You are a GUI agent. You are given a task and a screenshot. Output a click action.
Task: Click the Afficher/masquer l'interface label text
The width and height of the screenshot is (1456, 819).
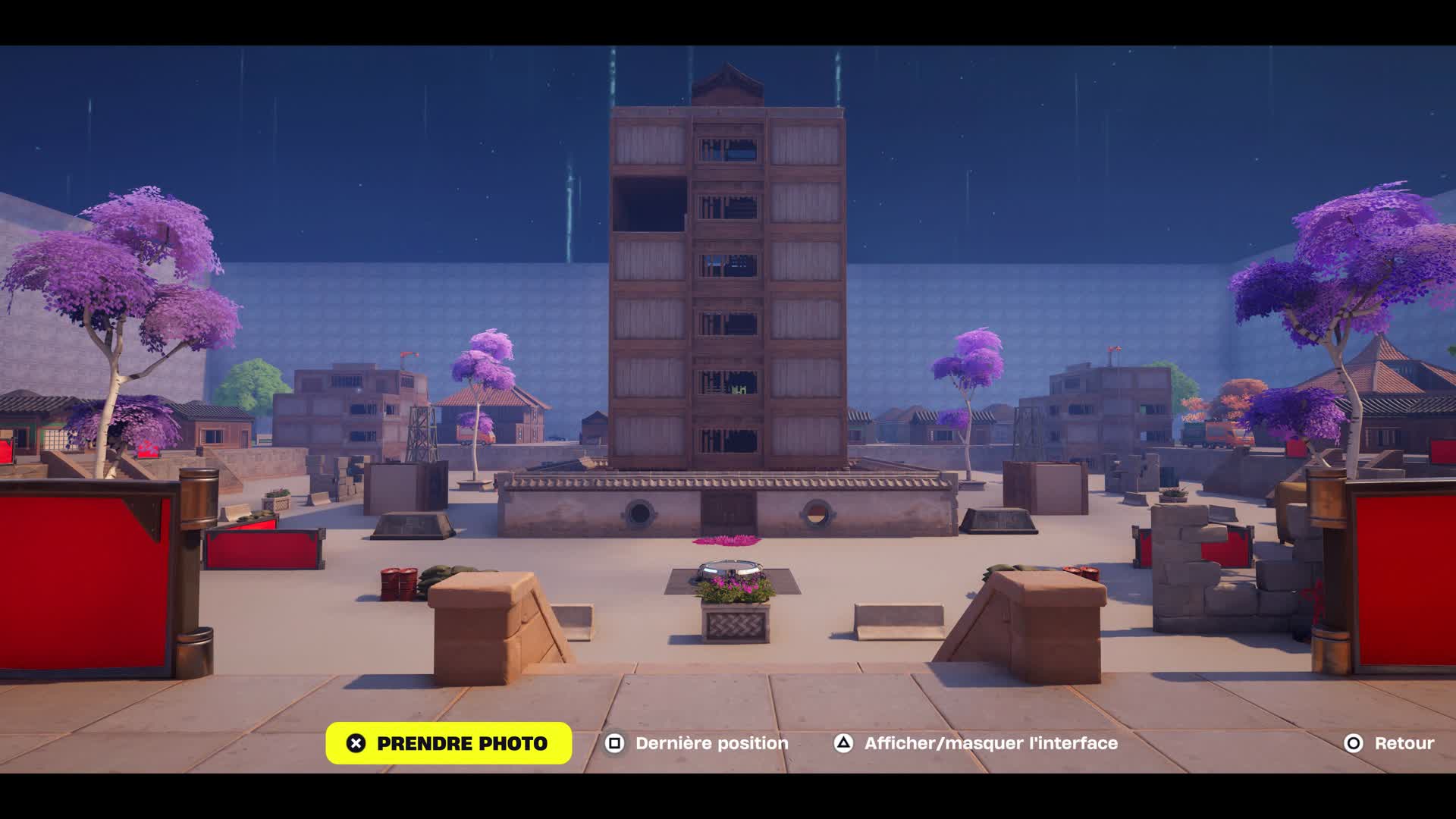coord(991,743)
